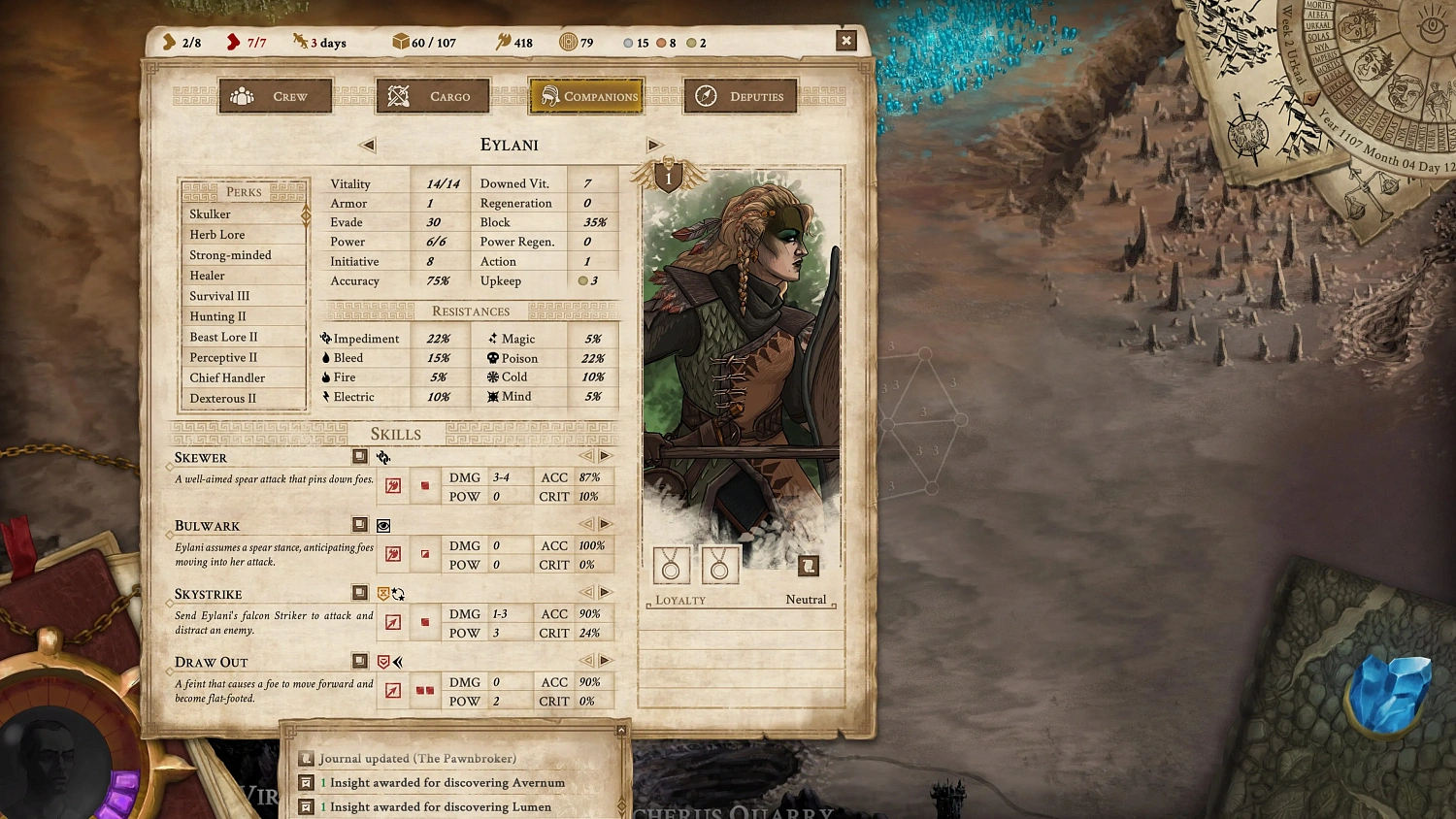The image size is (1456, 819).
Task: Click the Beast Lore II perk
Action: [x=223, y=337]
